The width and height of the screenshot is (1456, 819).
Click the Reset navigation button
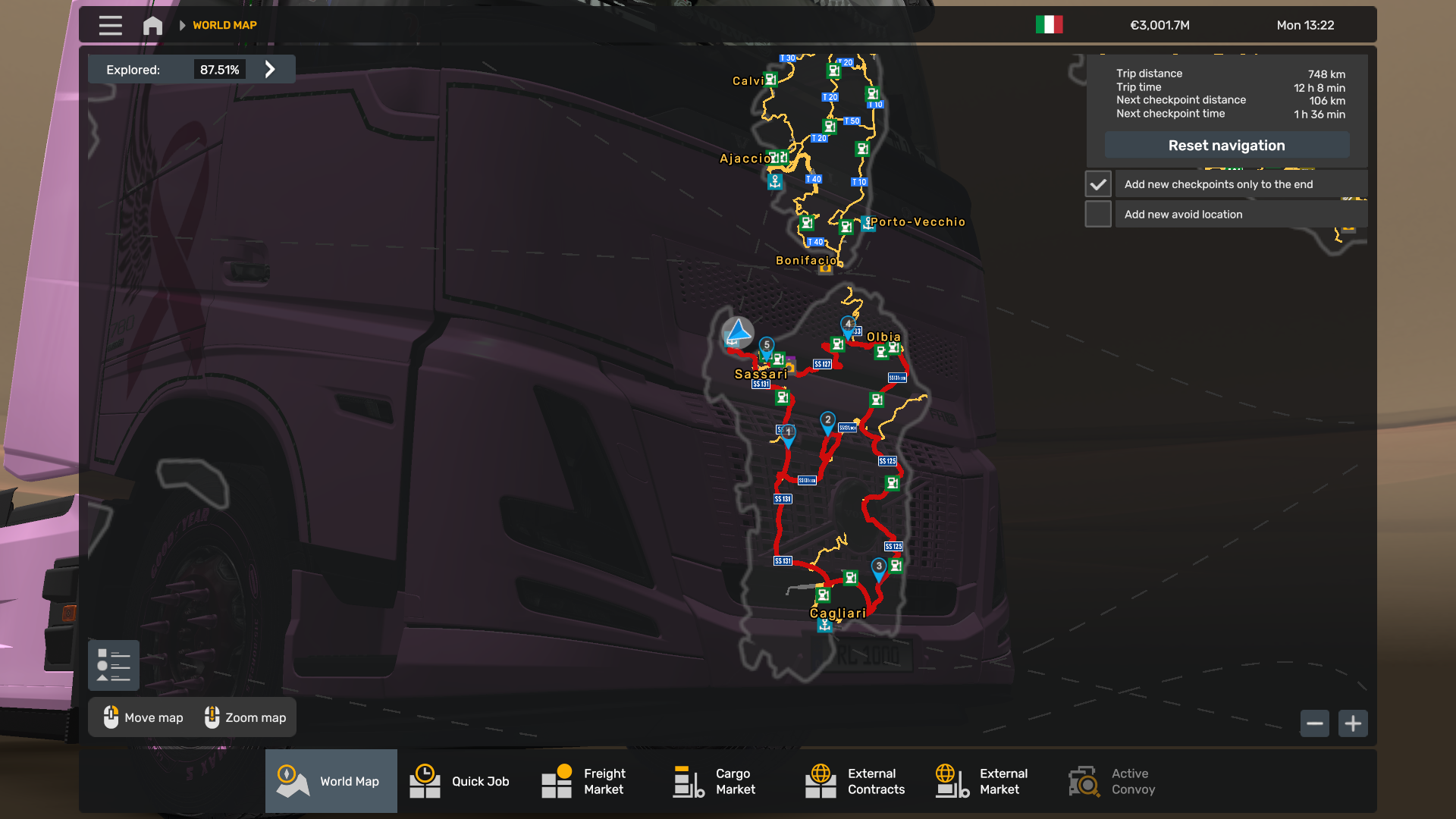pyautogui.click(x=1226, y=145)
